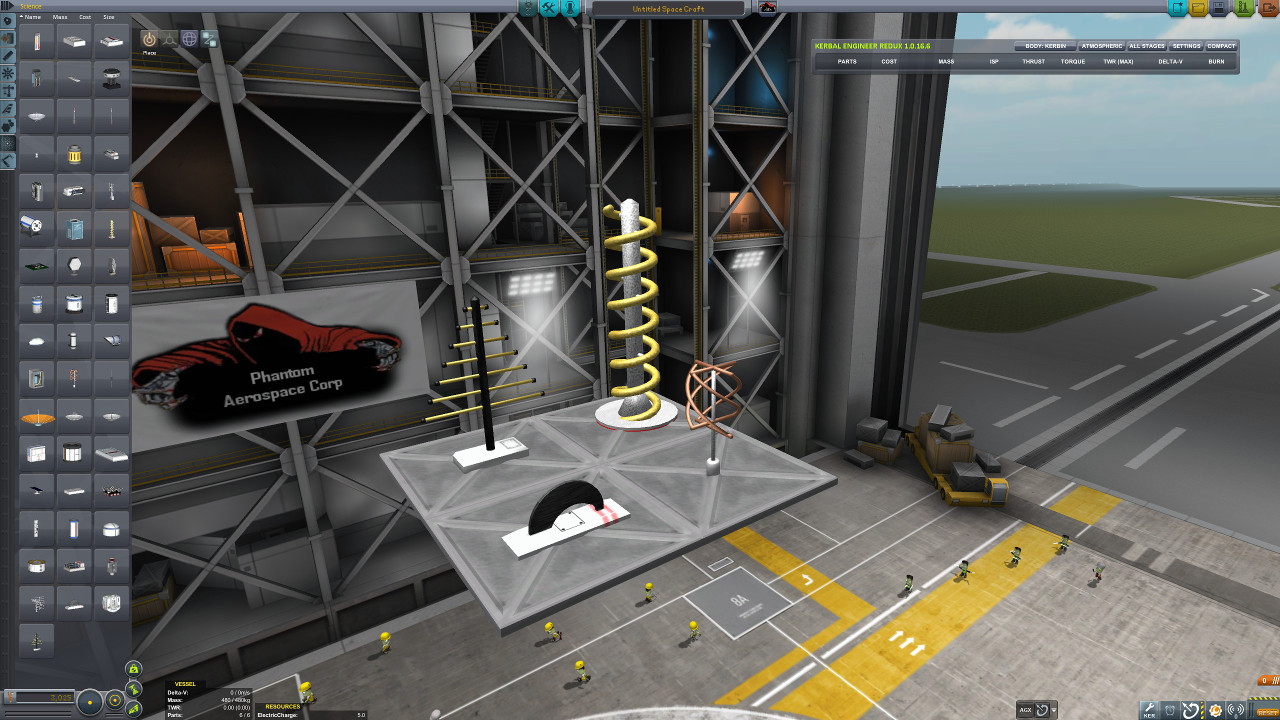The width and height of the screenshot is (1280, 720).
Task: Sort parts list by Cost
Action: [85, 17]
